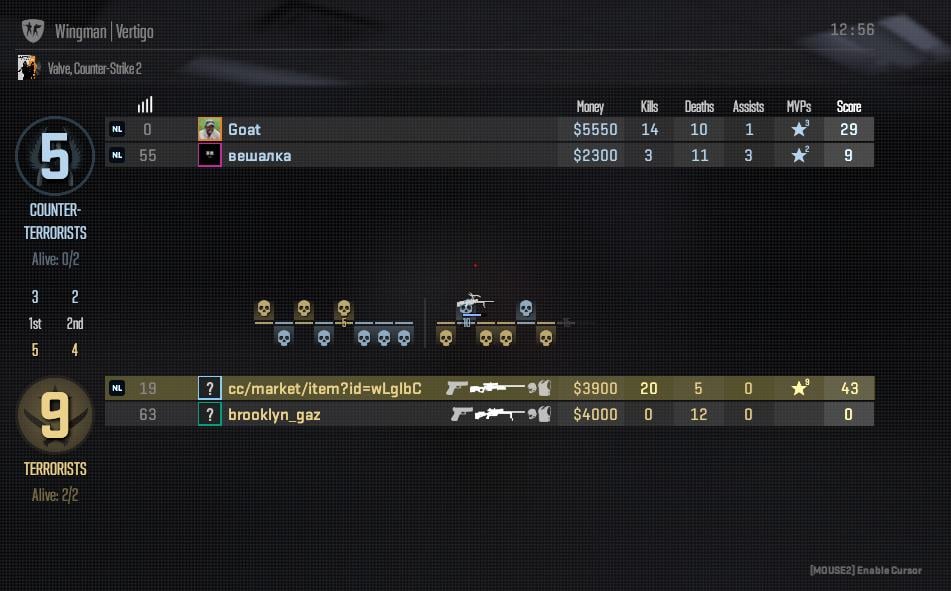Open brooklyn_gaz's question-mark avatar
This screenshot has width=951, height=591.
pyautogui.click(x=209, y=414)
